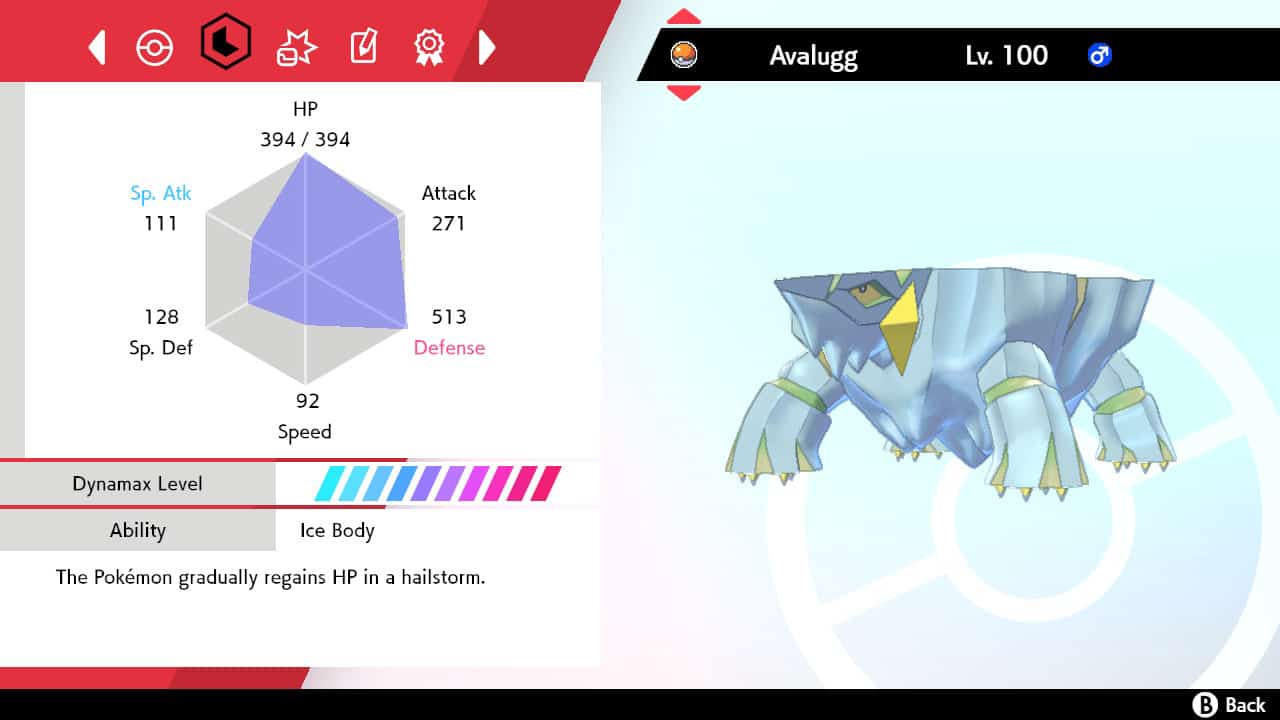This screenshot has width=1280, height=720.
Task: Click the left arrow to change pages
Action: tap(96, 46)
